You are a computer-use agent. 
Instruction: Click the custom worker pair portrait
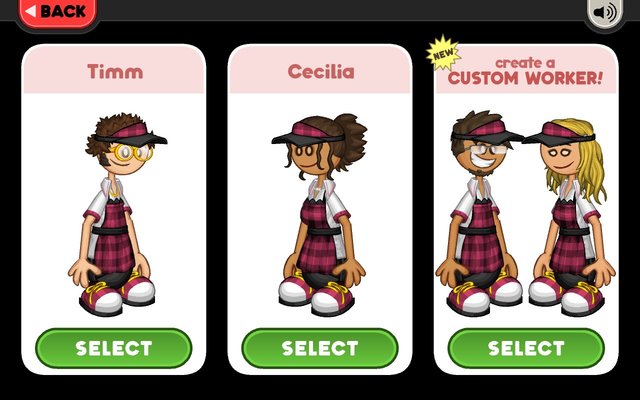pos(526,210)
